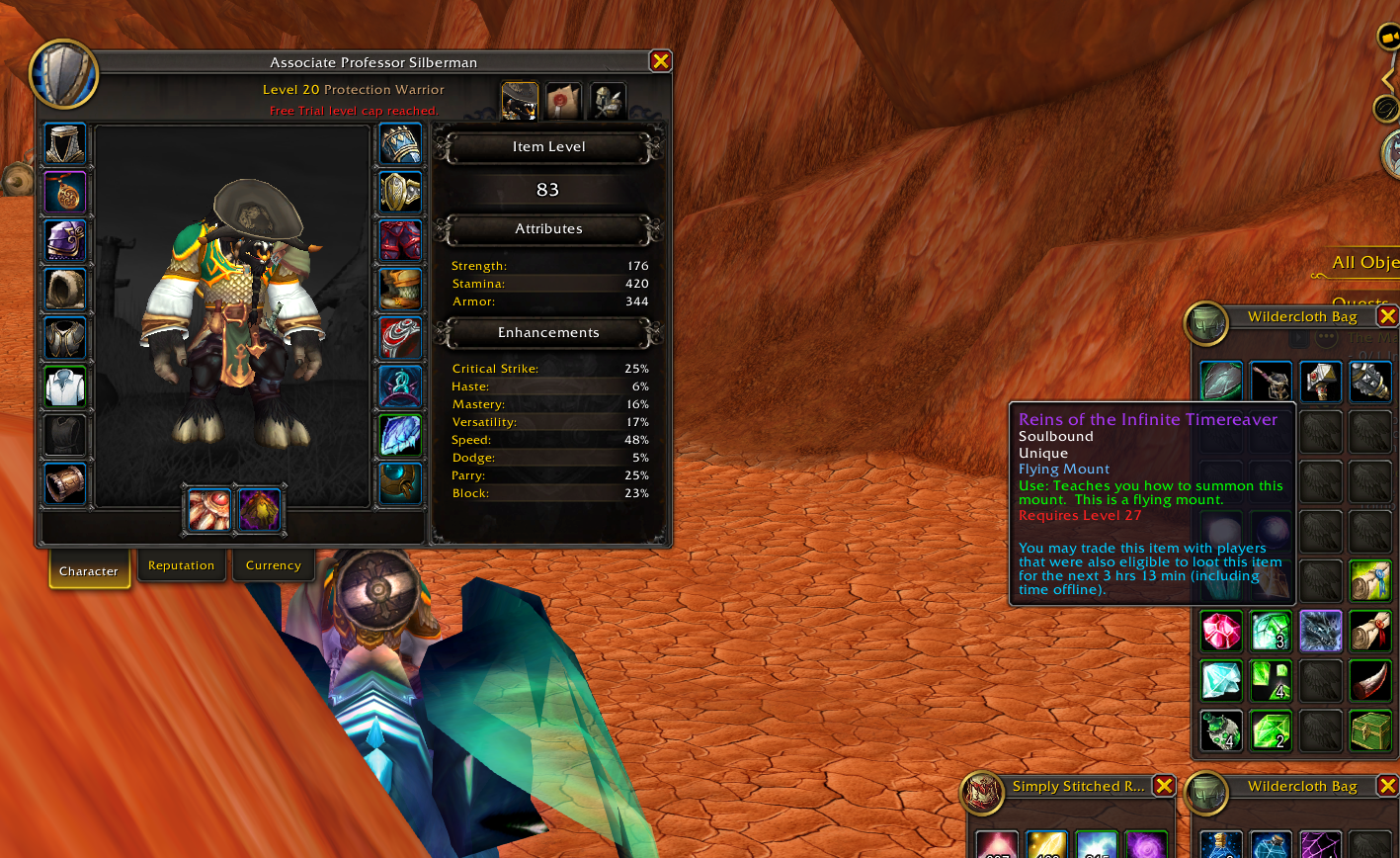Click the wooden bracer wrist slot
This screenshot has height=858, width=1400.
(66, 483)
